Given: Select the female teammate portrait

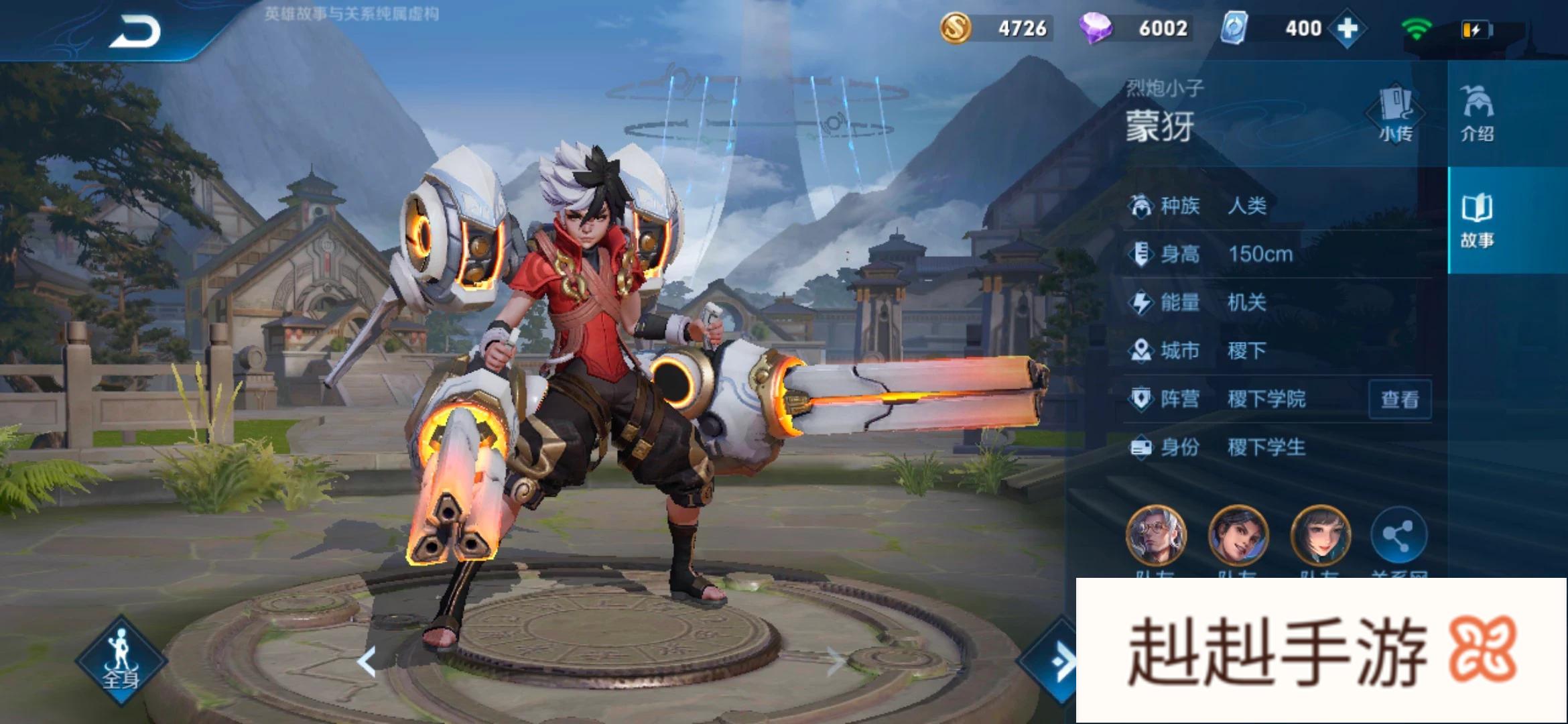Looking at the screenshot, I should [1320, 536].
